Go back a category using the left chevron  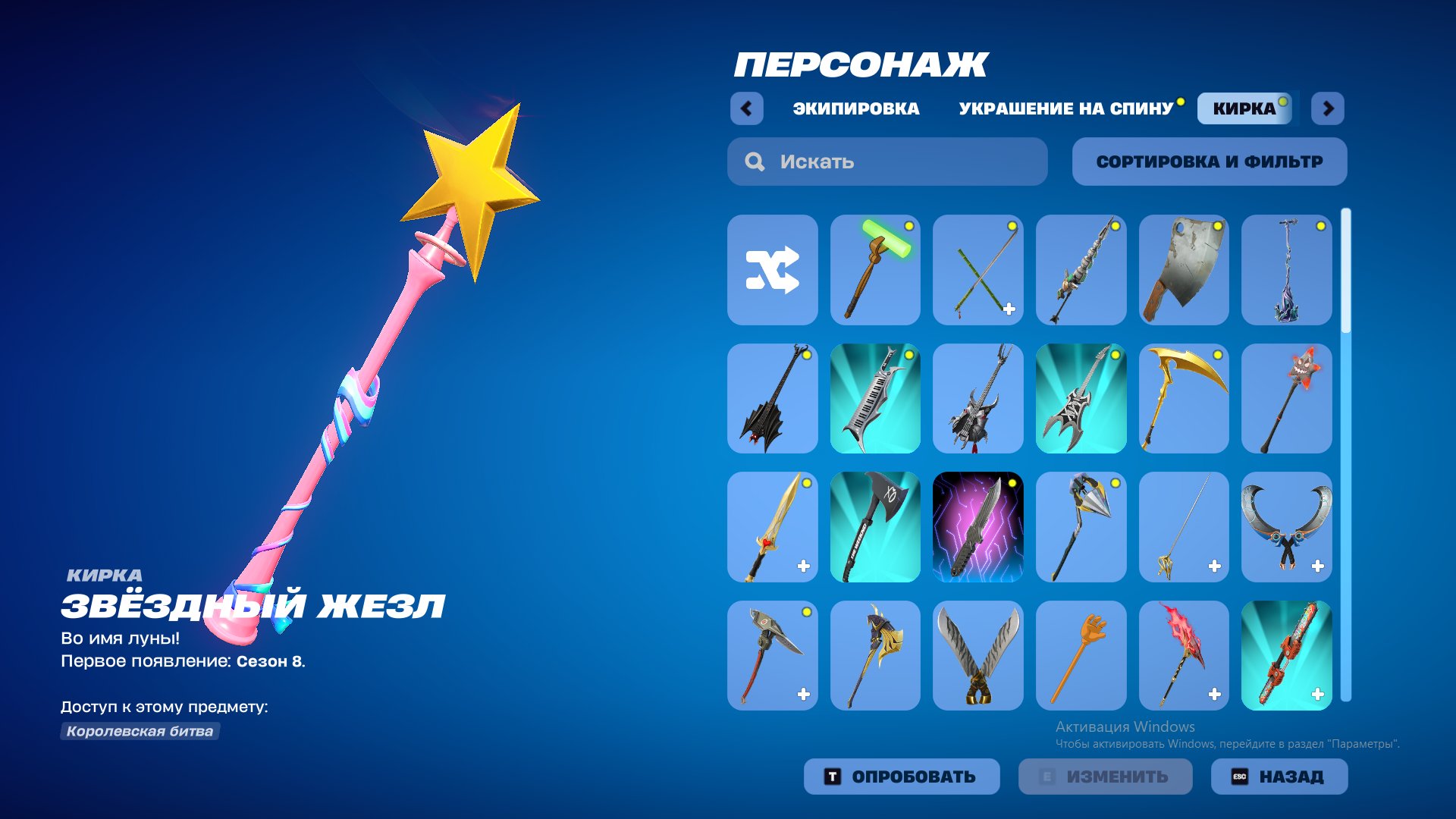748,108
